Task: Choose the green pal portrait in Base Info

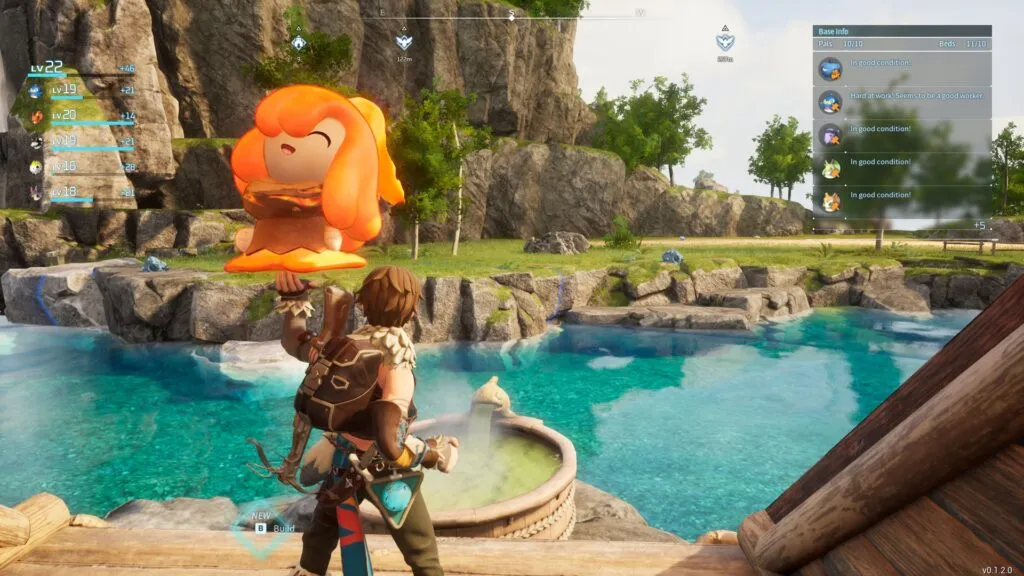Action: [830, 168]
